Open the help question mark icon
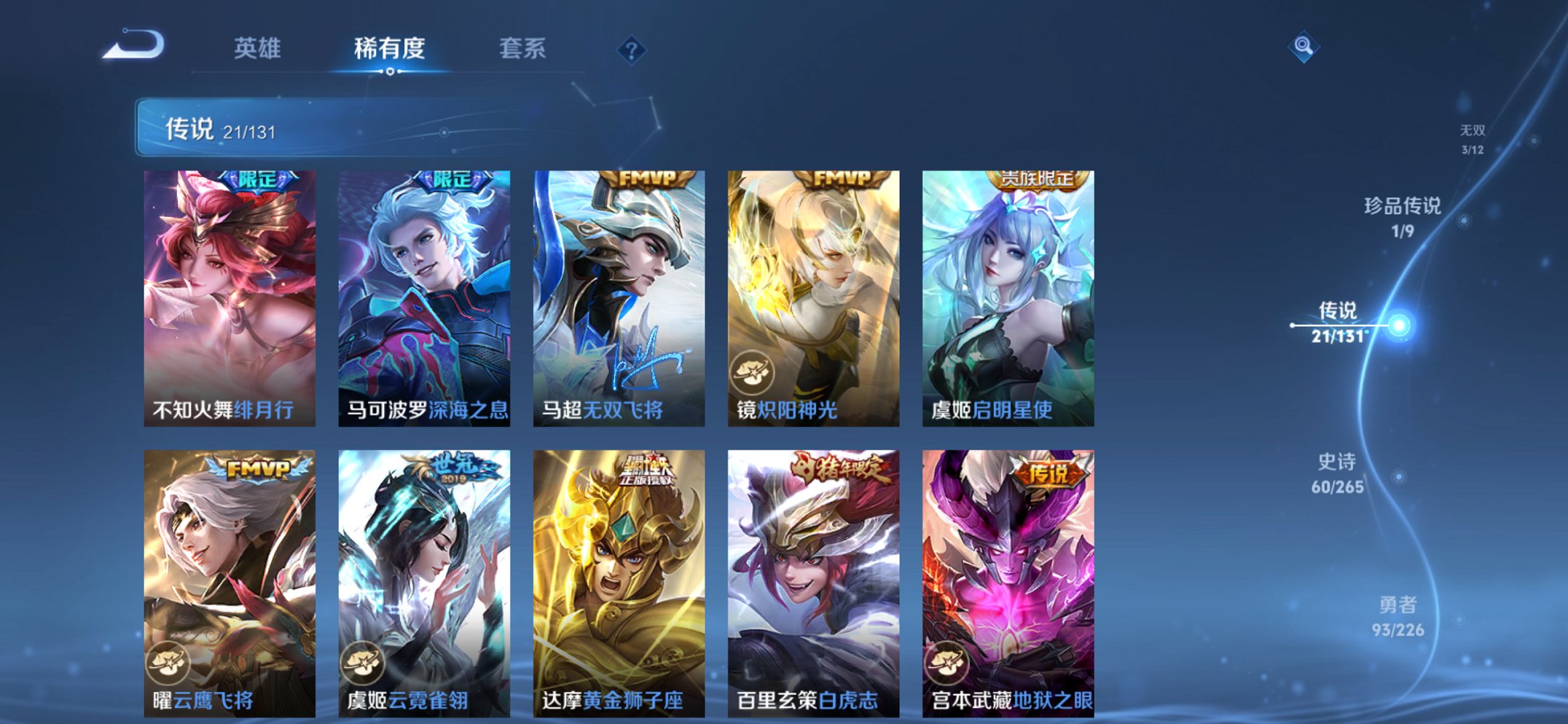Image resolution: width=1568 pixels, height=724 pixels. (x=632, y=50)
